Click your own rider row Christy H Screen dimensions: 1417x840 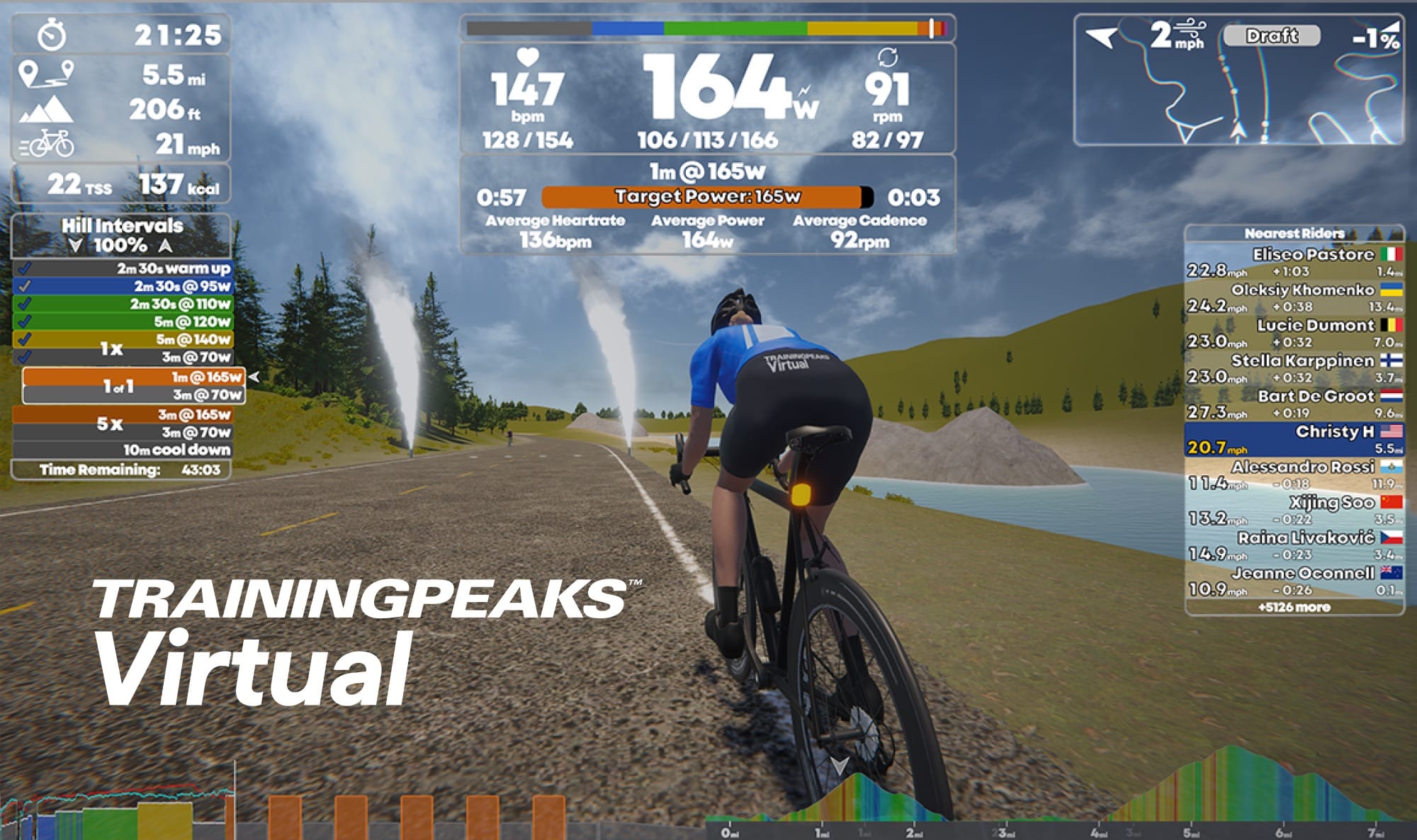point(1294,439)
